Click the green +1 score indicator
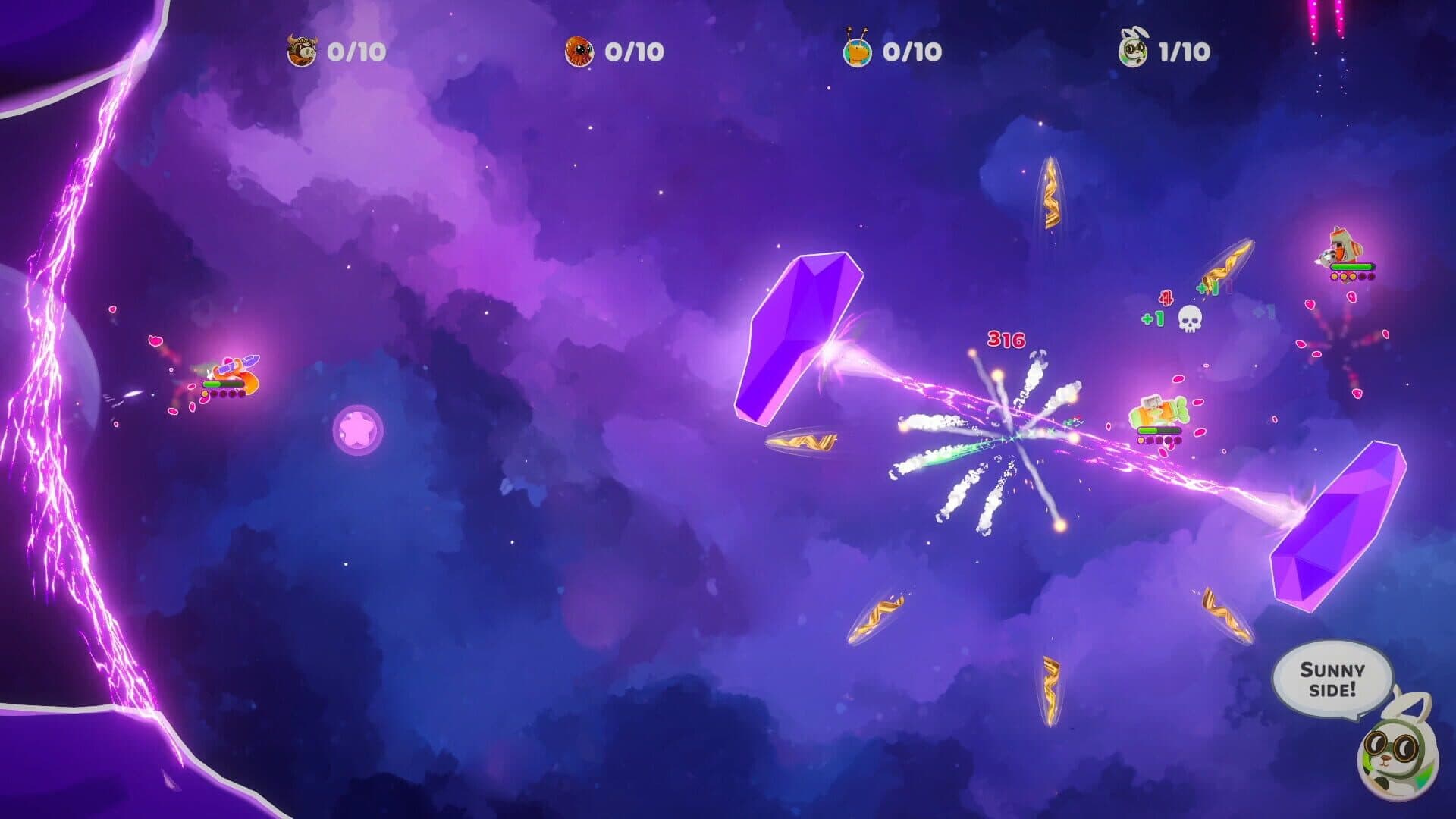The height and width of the screenshot is (819, 1456). tap(1152, 318)
